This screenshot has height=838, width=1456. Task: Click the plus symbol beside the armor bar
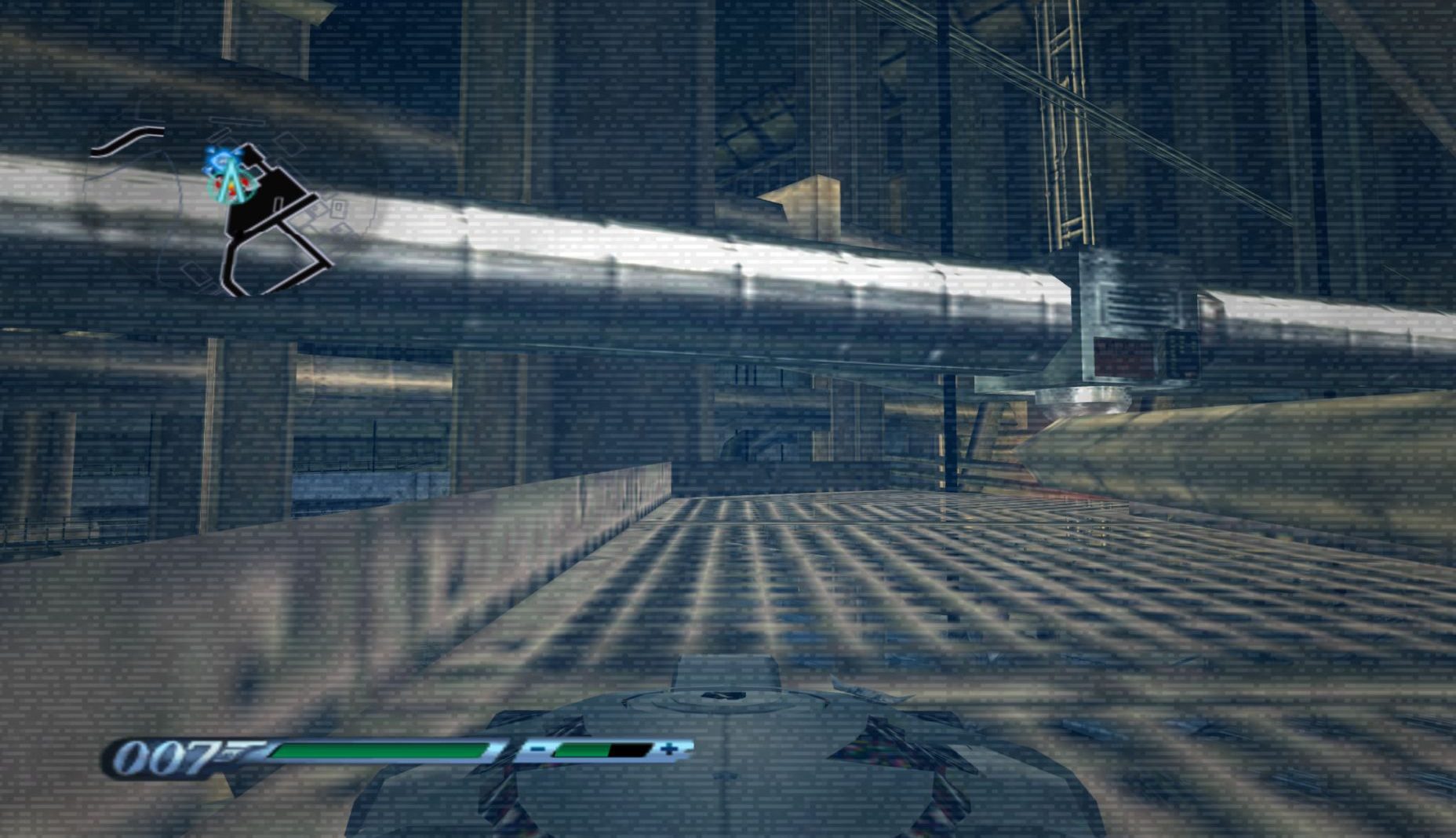click(x=668, y=749)
